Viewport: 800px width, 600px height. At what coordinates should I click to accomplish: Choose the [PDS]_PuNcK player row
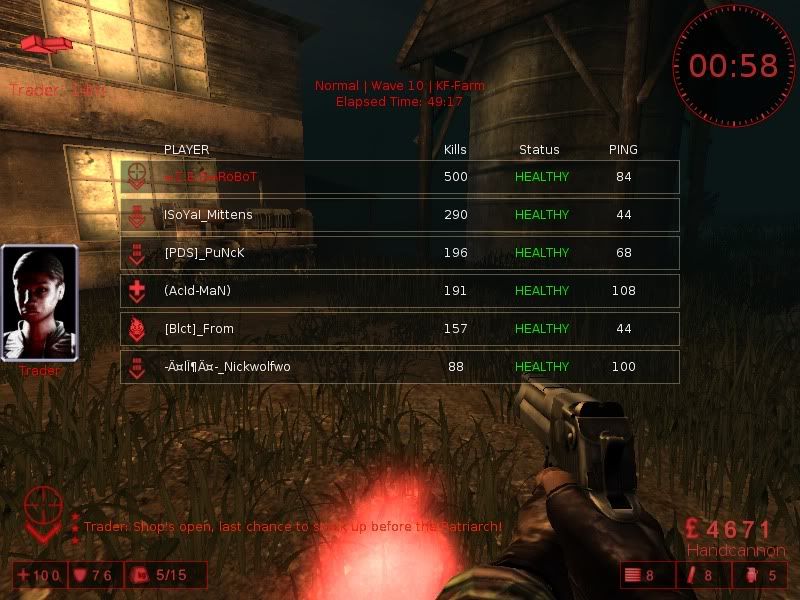coord(400,253)
